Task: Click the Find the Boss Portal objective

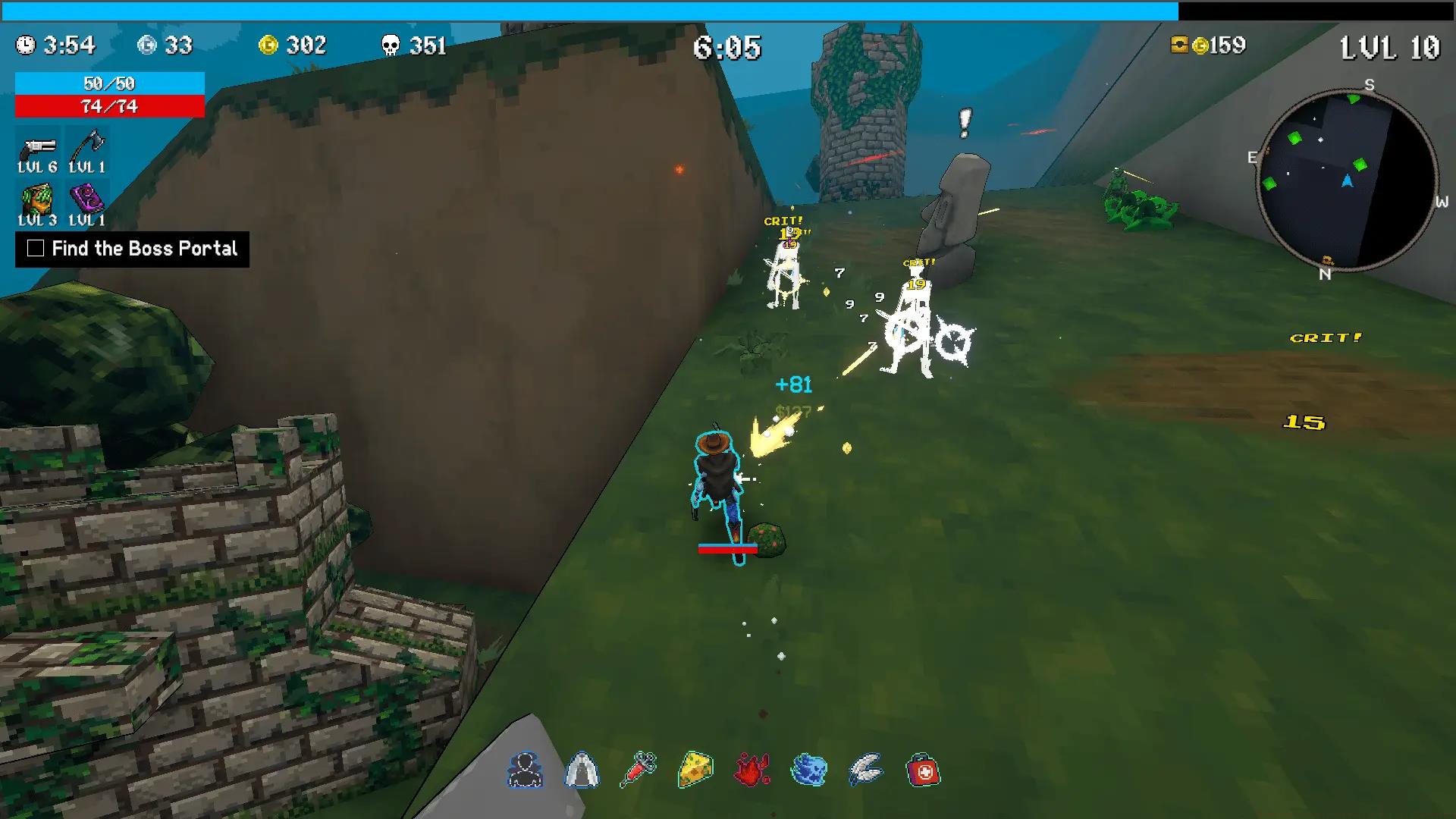Action: [x=133, y=249]
